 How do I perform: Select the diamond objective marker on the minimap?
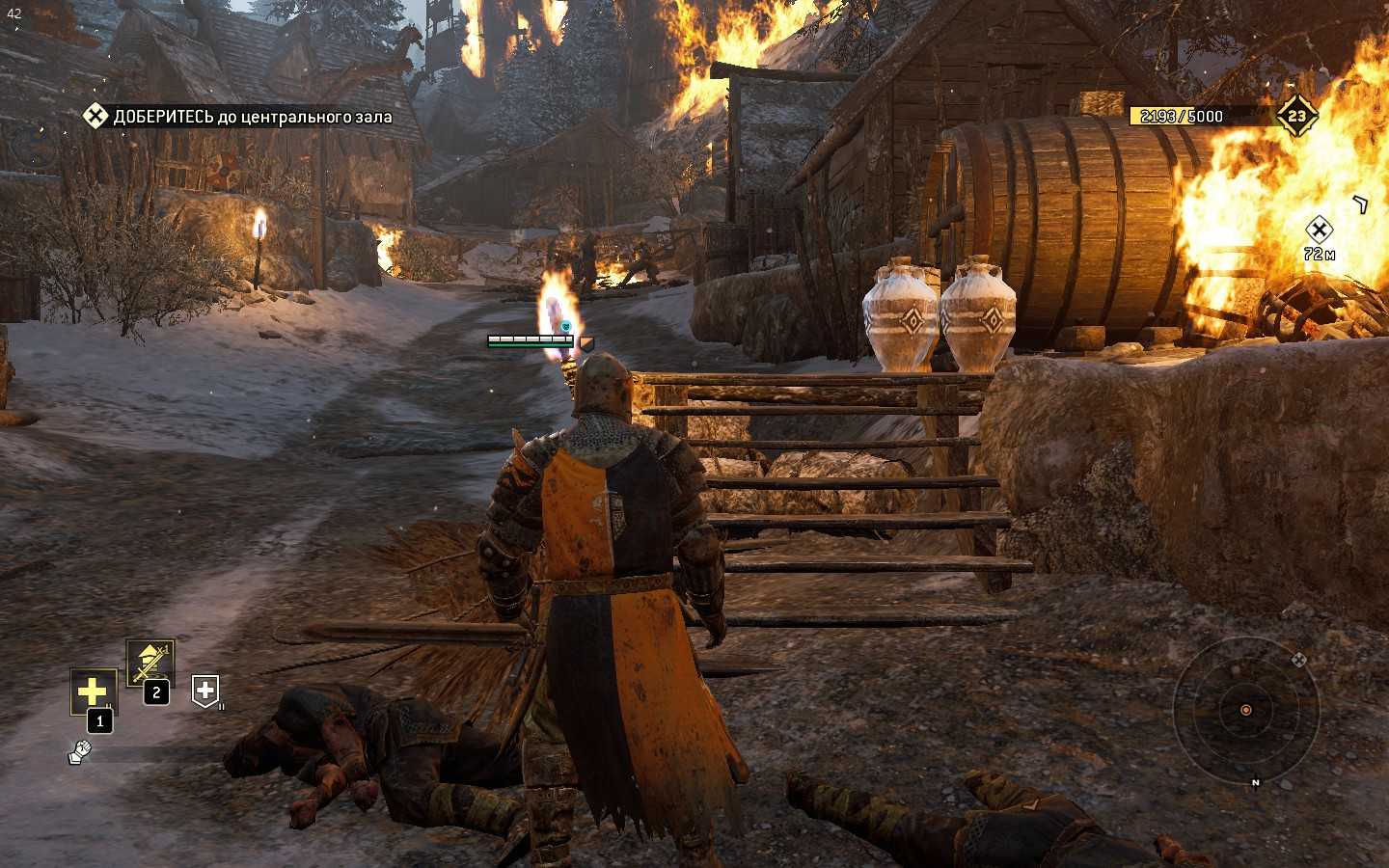(1298, 660)
